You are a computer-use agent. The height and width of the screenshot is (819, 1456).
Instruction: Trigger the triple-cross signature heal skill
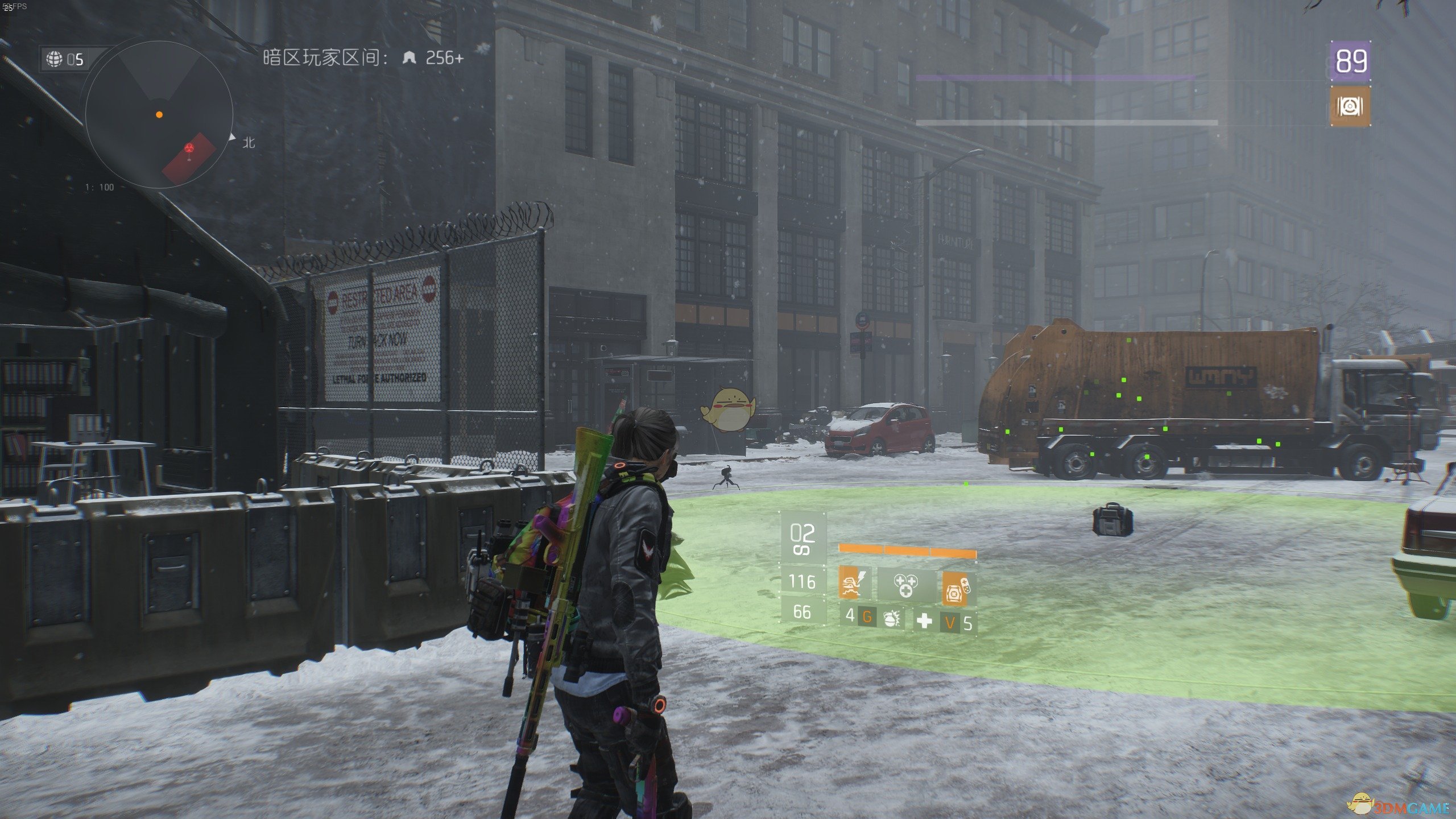(905, 584)
